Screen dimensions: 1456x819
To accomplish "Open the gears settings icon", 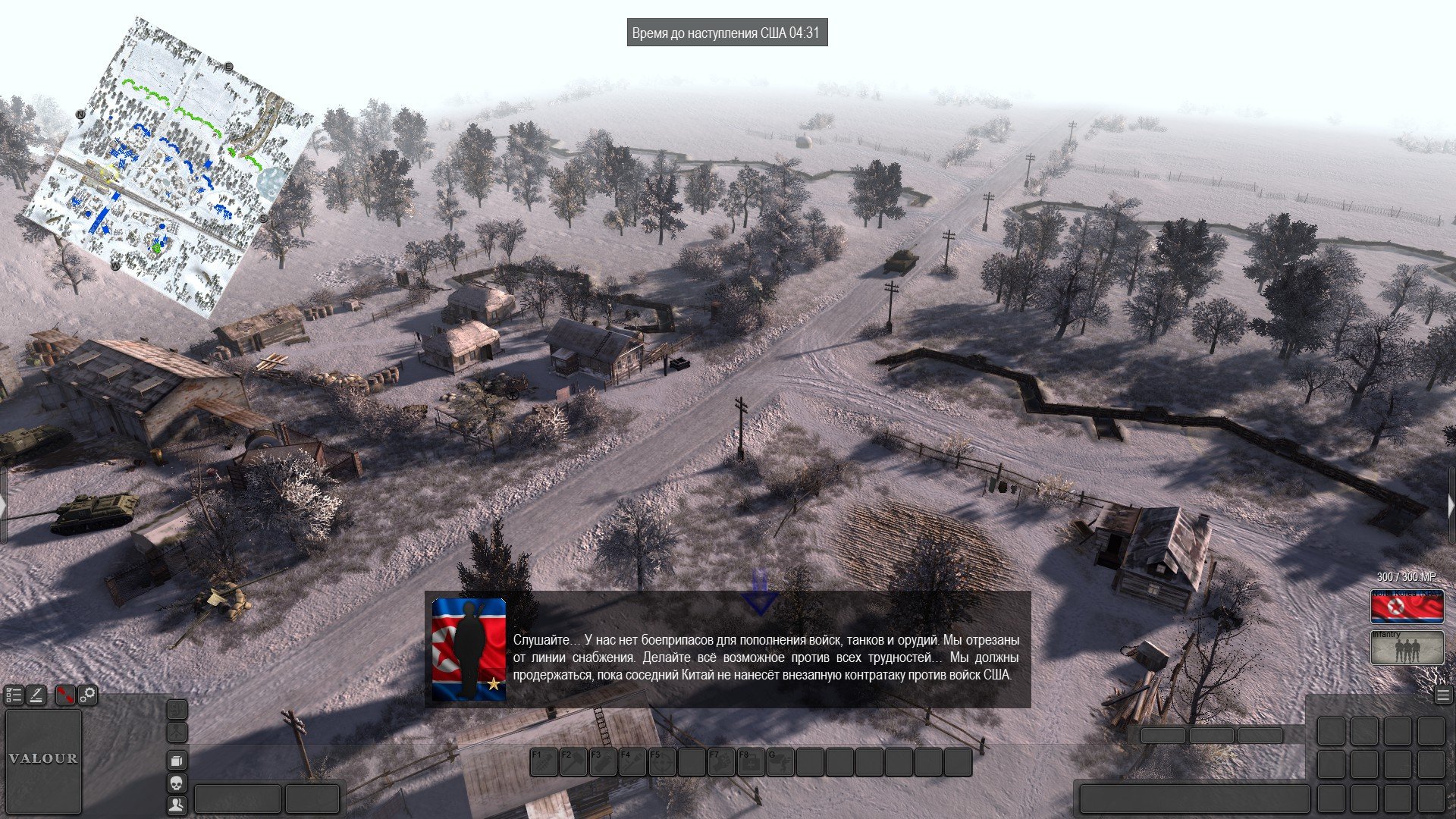I will pyautogui.click(x=88, y=695).
